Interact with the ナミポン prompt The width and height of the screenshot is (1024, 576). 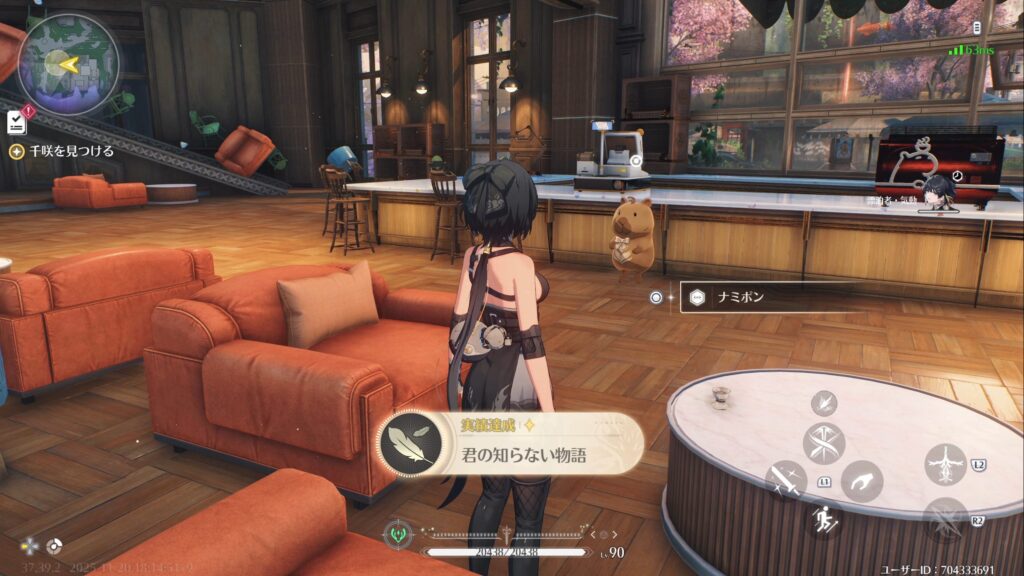766,297
